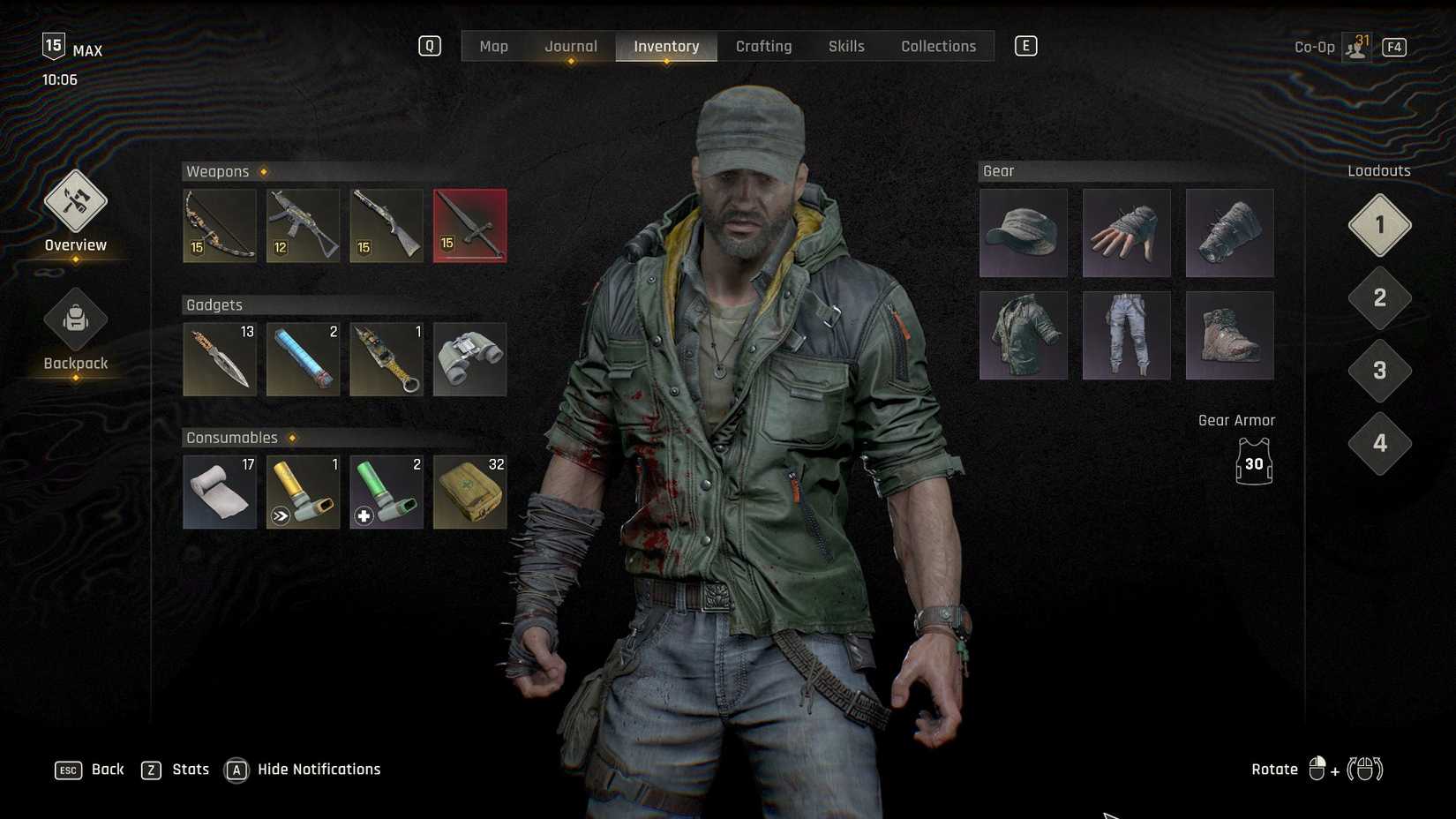Switch to the Collections tab
1456x819 pixels.
938,46
